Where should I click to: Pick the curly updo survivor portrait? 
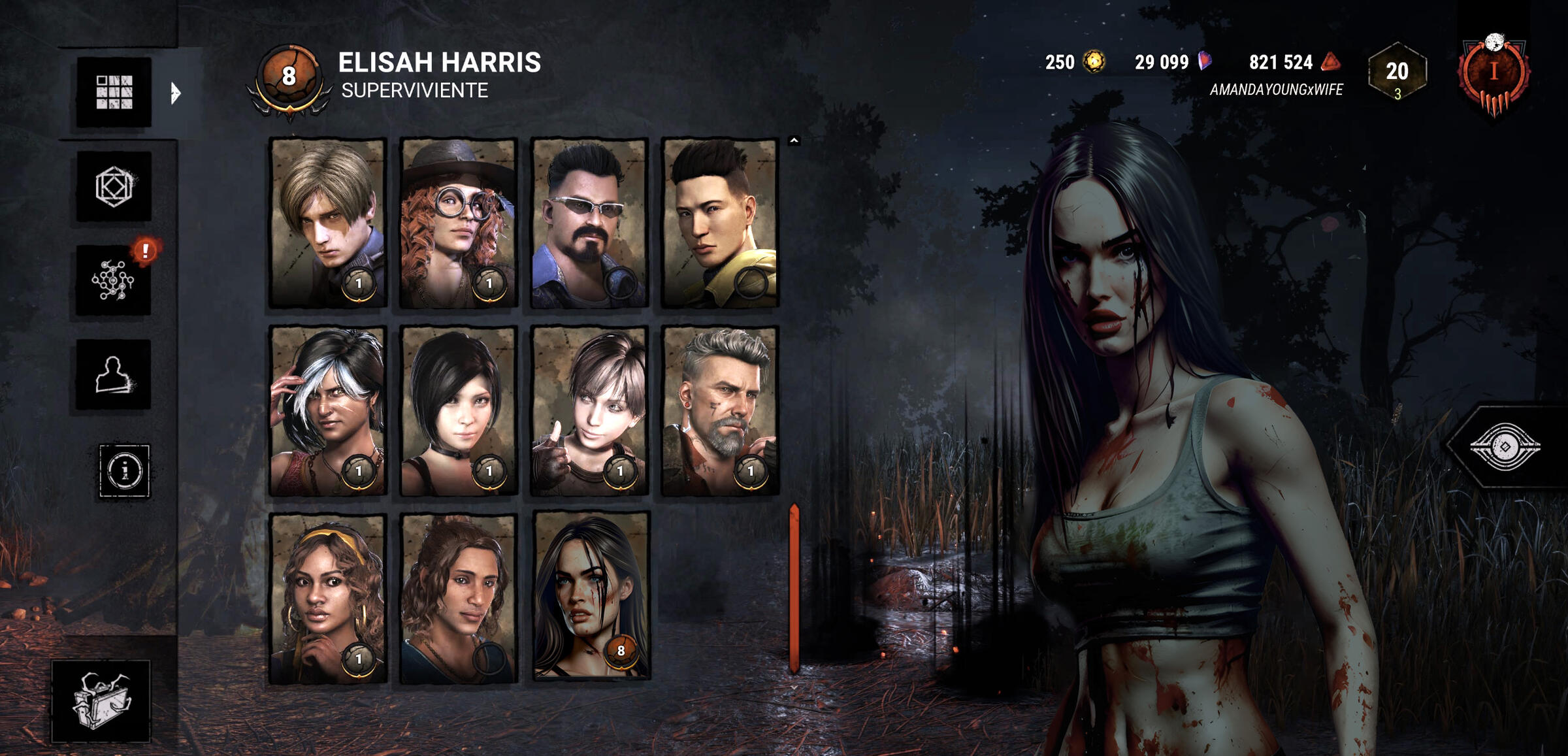pyautogui.click(x=459, y=598)
